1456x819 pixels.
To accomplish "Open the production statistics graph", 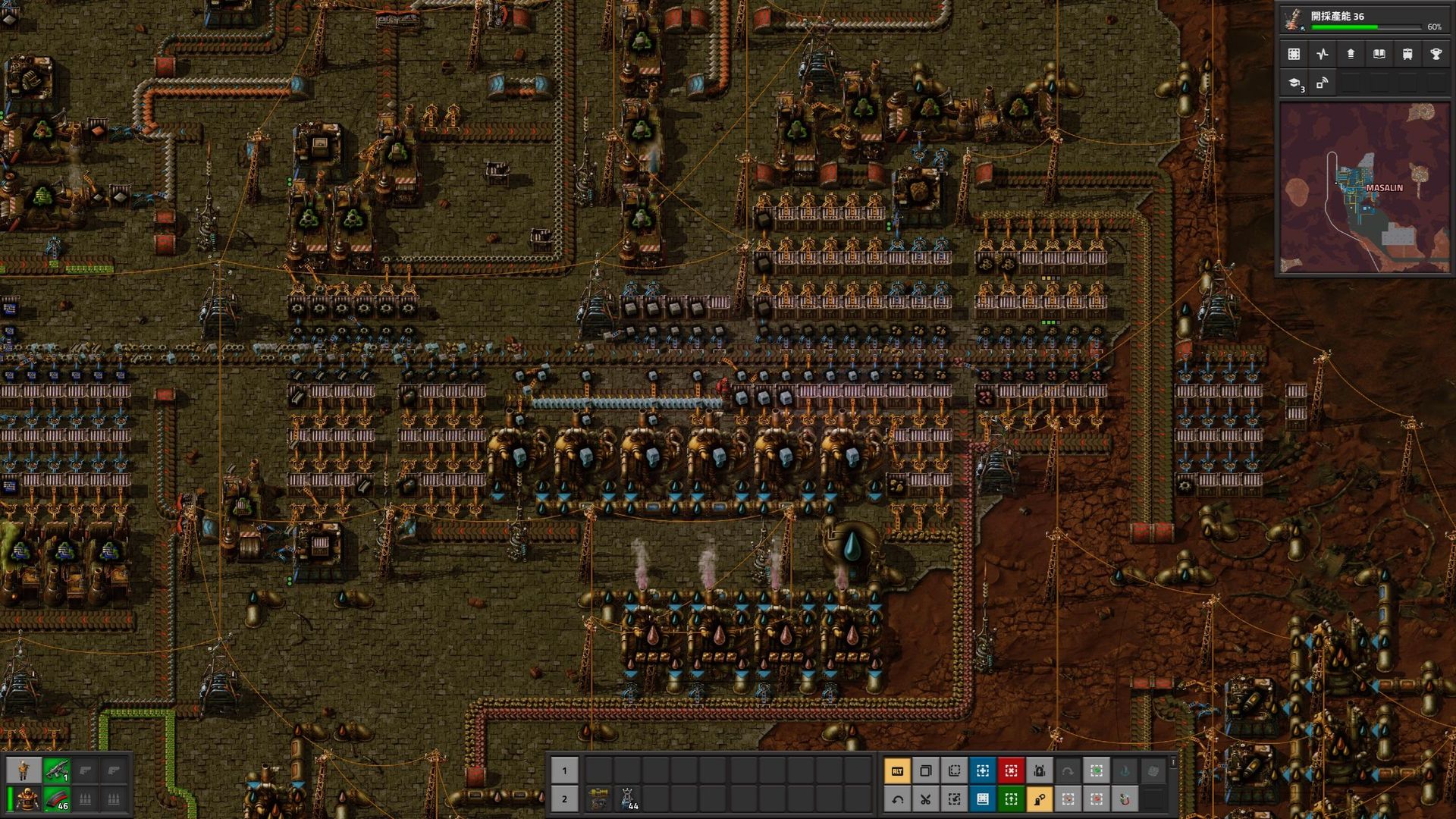I will tap(1322, 53).
